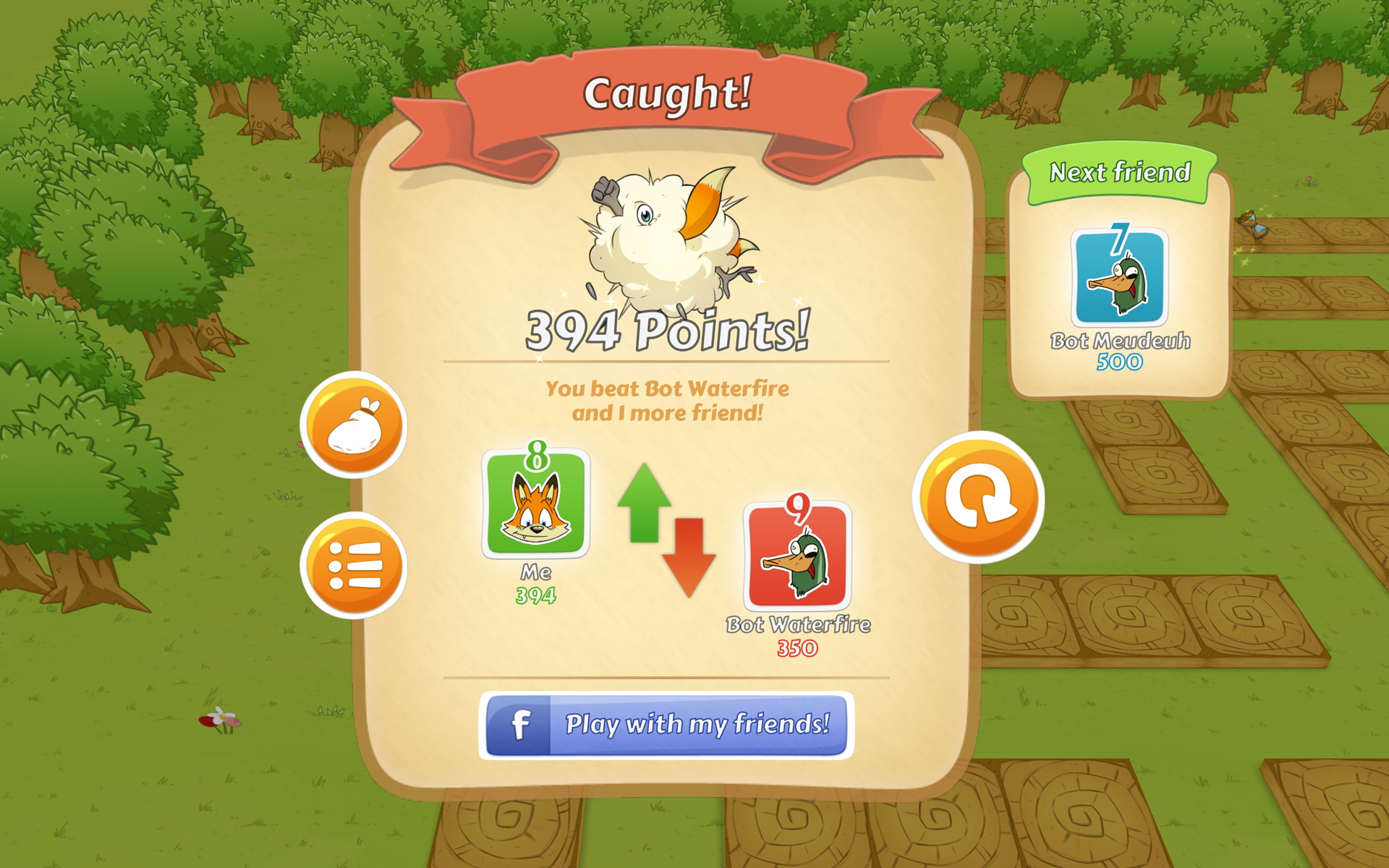Select rank number 8 above Me avatar
Screen dimensions: 1389x868
point(535,454)
